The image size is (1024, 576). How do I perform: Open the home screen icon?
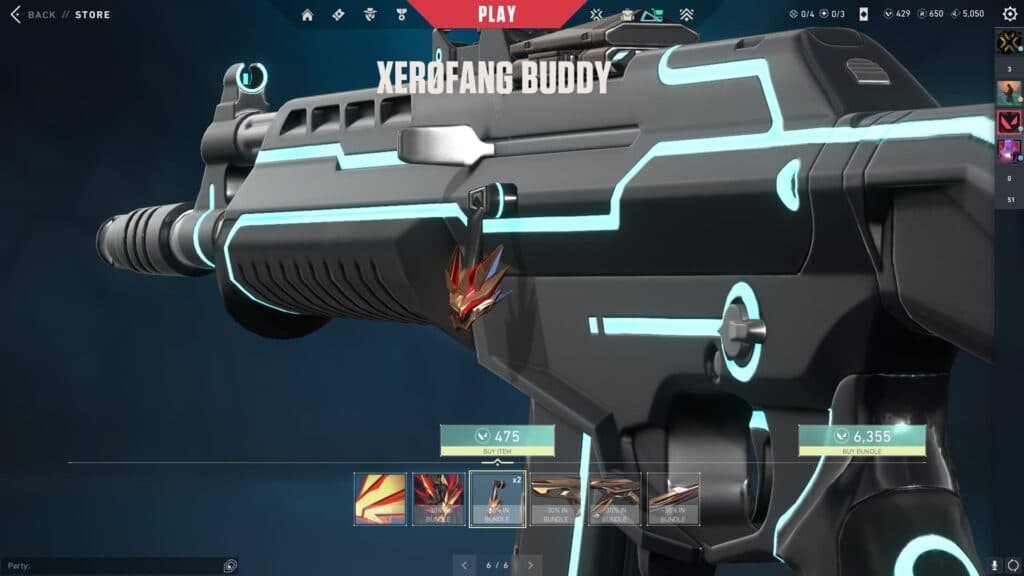click(307, 15)
